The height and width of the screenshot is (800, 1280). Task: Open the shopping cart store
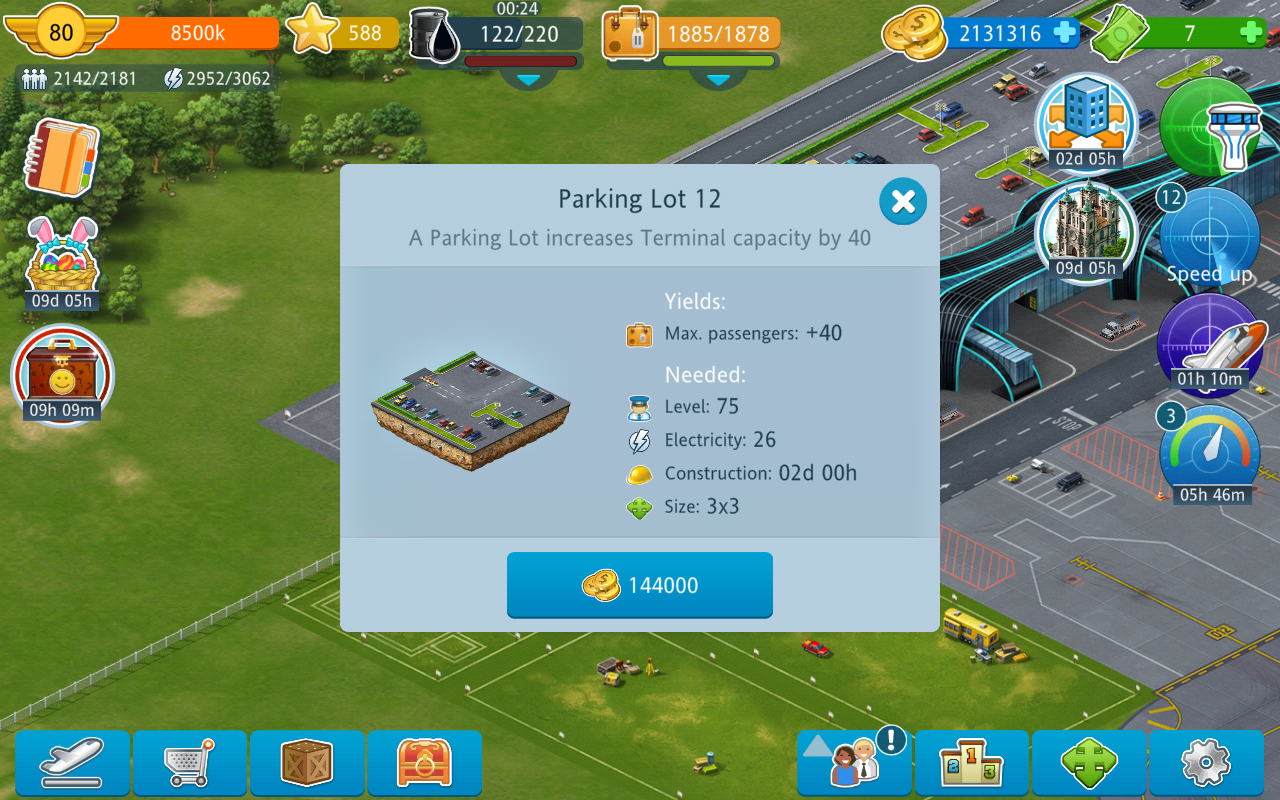point(189,764)
